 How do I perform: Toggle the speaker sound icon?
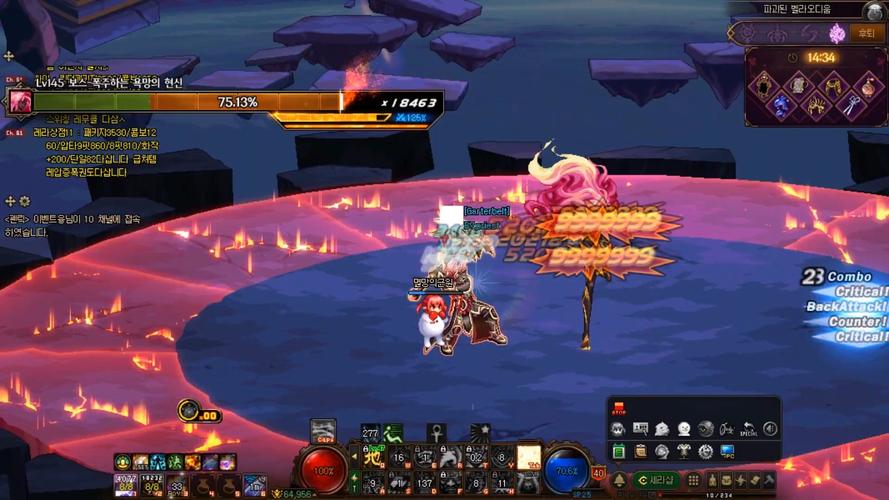point(770,429)
